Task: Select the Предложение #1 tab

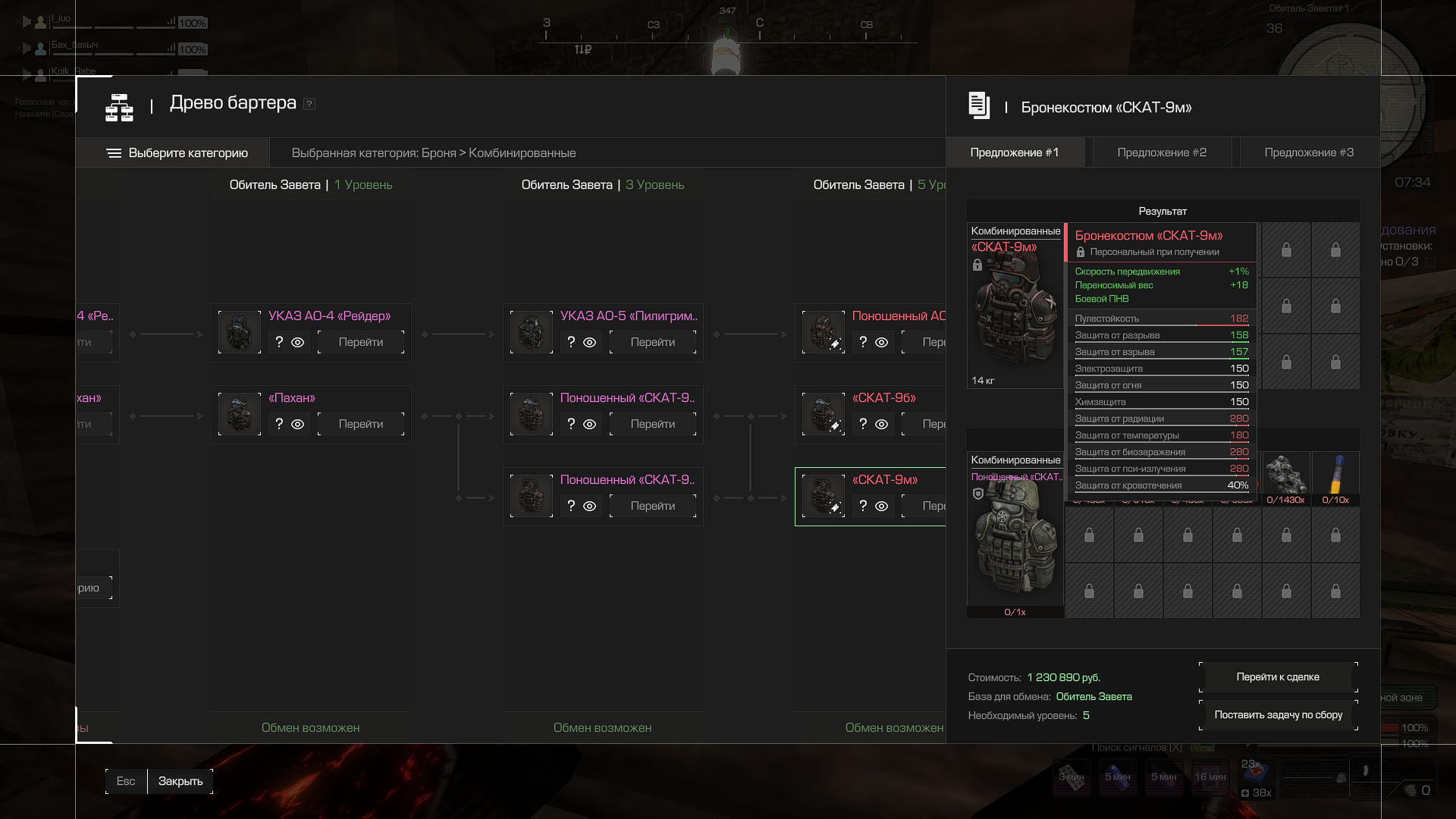Action: point(1015,152)
